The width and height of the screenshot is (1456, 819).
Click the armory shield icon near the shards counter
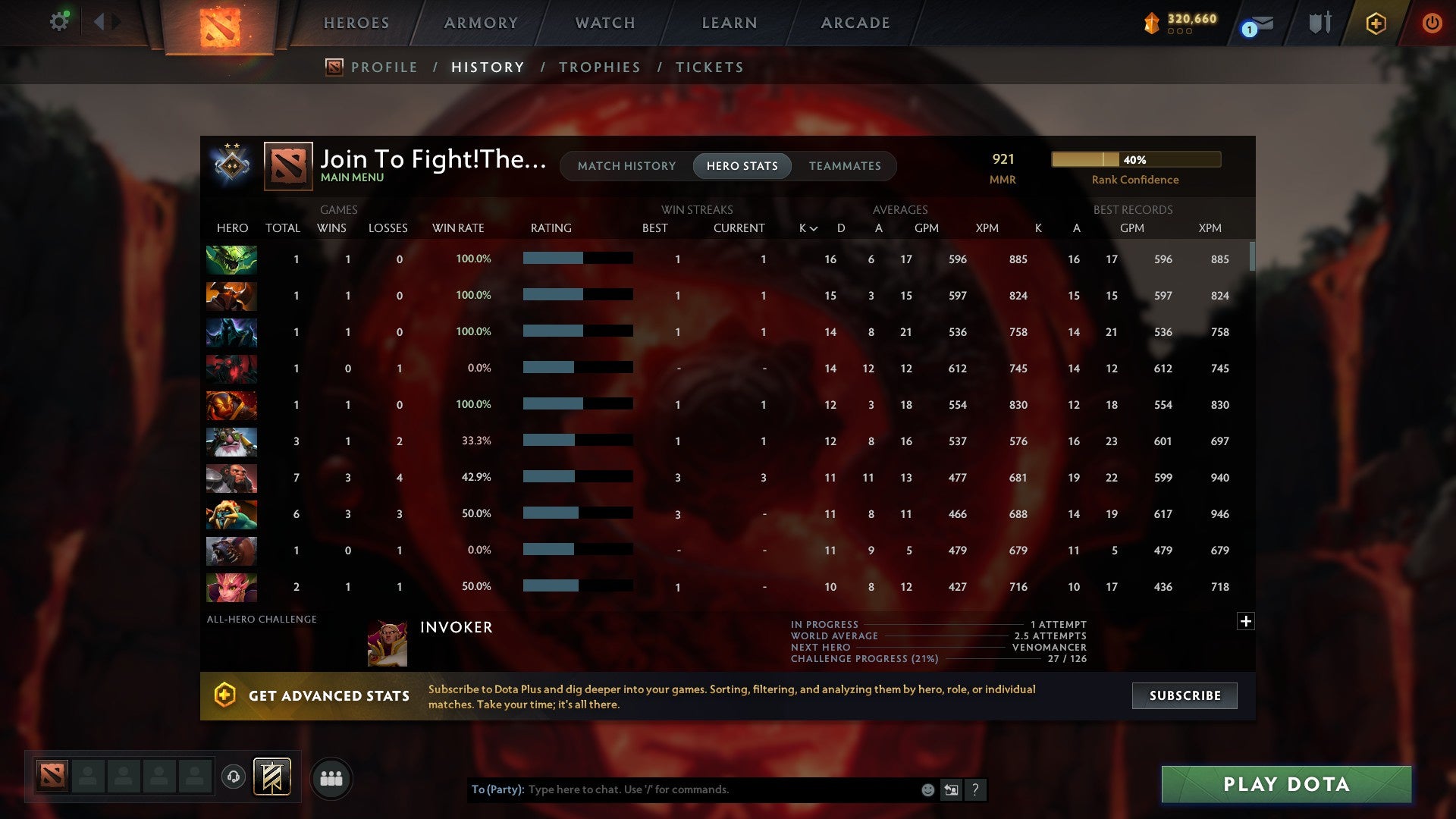(1319, 23)
